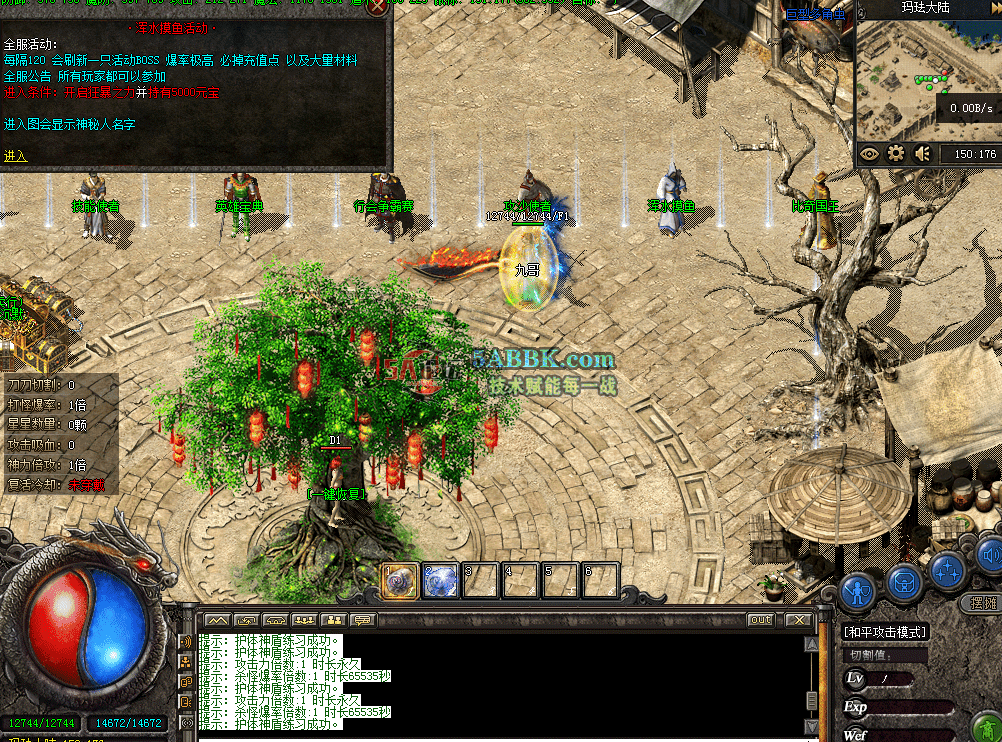This screenshot has height=742, width=1002.
Task: Open the character panel with the warrior icon
Action: 858,590
